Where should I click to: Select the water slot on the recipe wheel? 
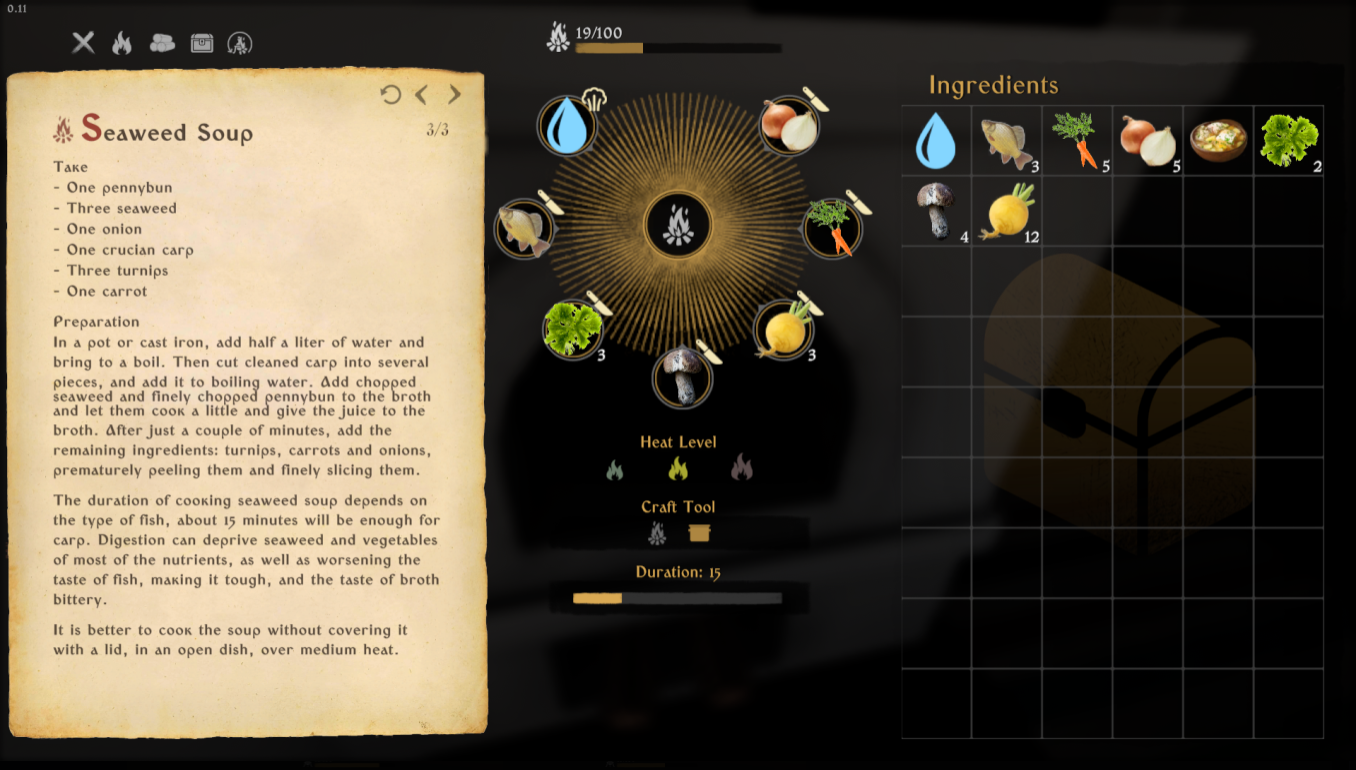coord(567,126)
